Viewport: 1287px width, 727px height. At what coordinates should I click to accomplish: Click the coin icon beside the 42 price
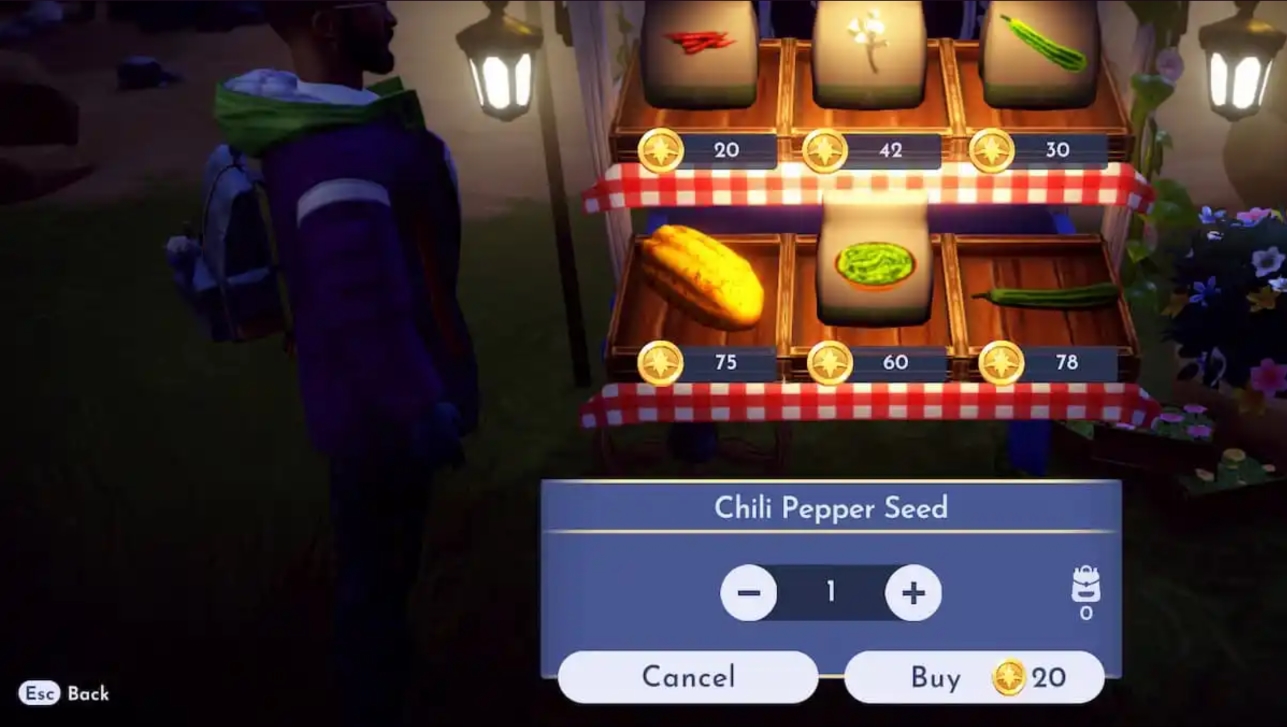(826, 150)
